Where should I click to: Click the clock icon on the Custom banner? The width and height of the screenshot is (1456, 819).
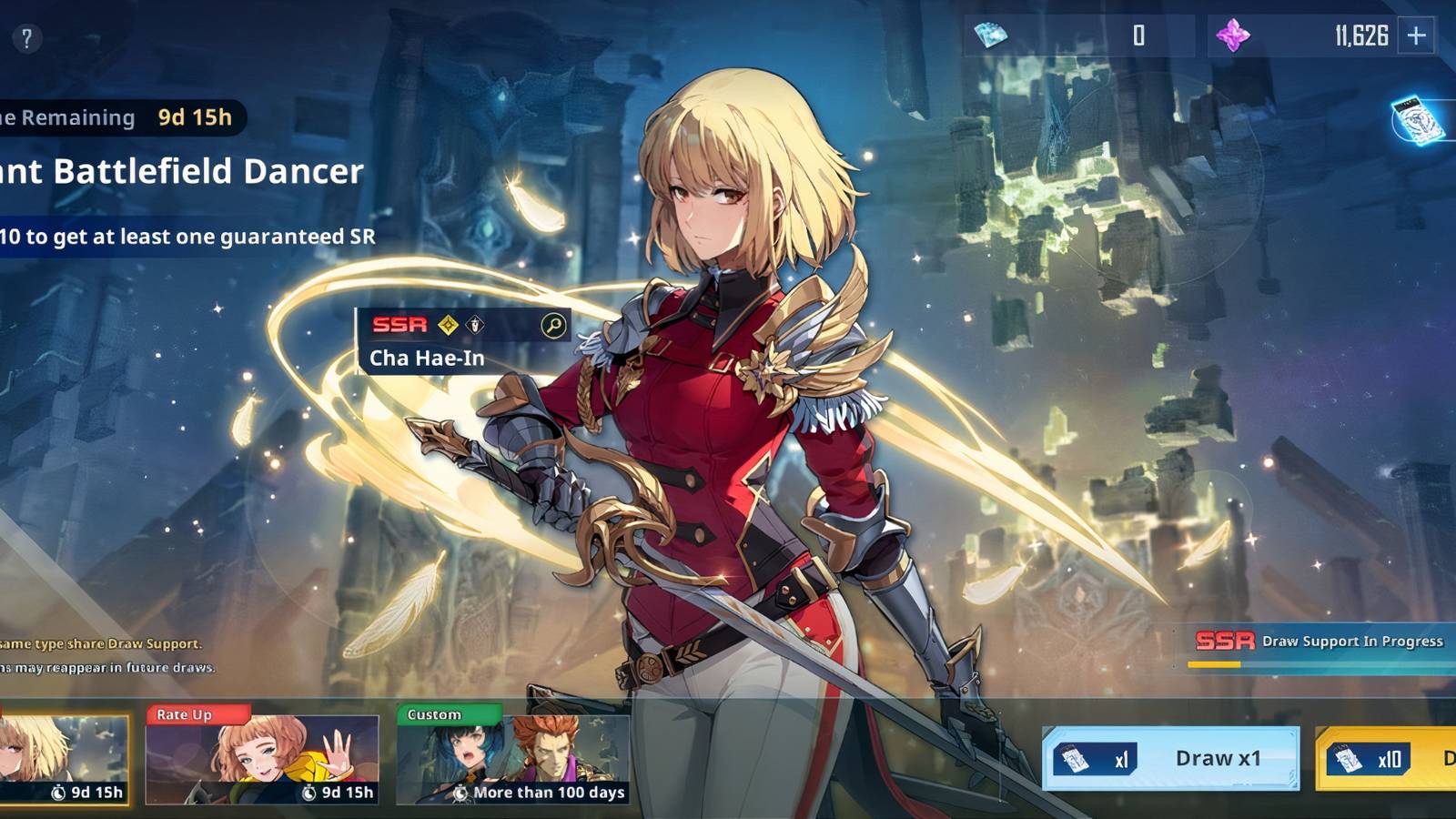click(x=460, y=794)
